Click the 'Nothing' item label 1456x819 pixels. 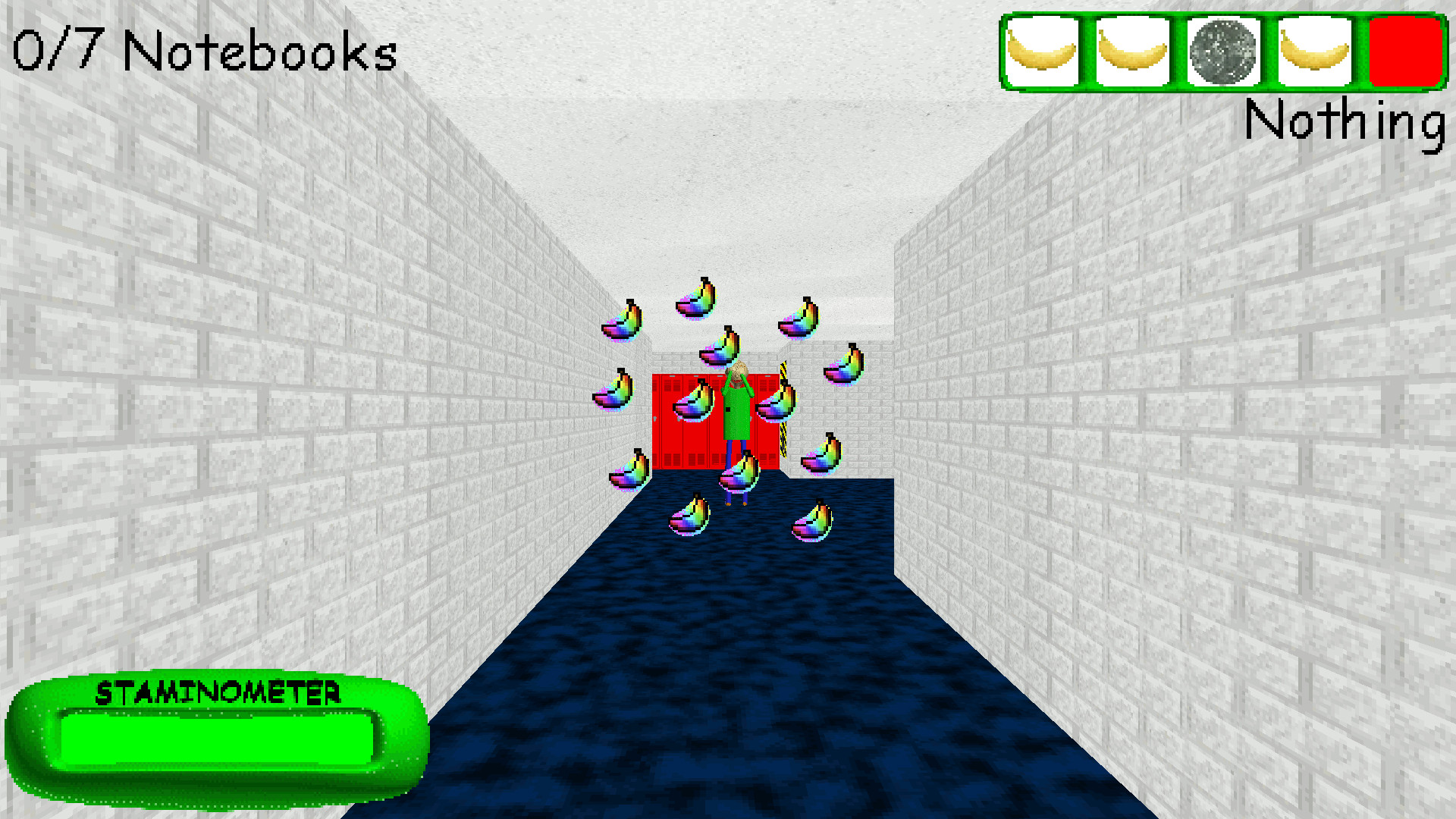[1346, 121]
